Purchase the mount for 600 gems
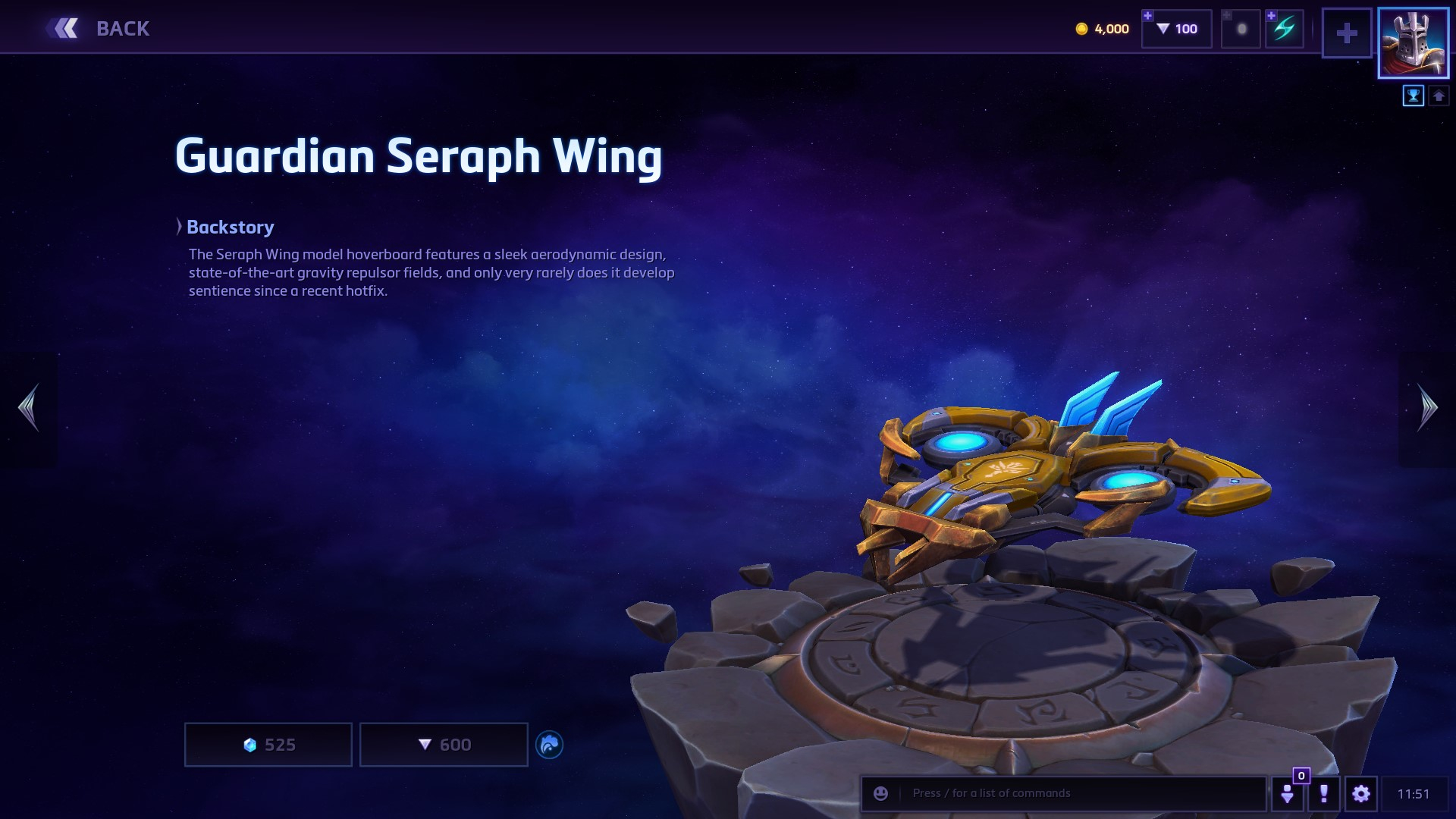This screenshot has width=1456, height=819. [x=444, y=745]
